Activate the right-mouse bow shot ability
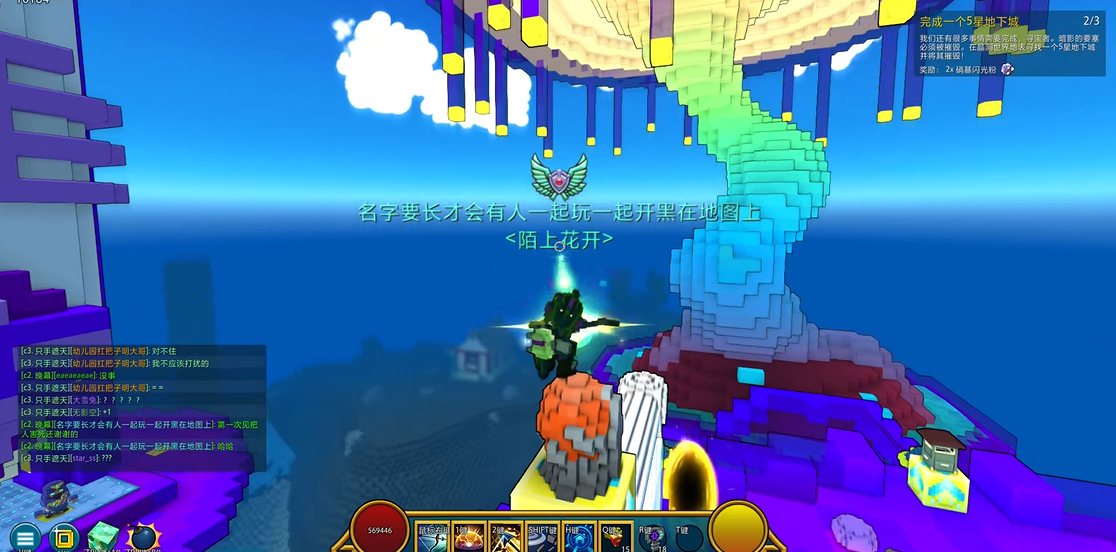The height and width of the screenshot is (552, 1116). click(x=434, y=538)
